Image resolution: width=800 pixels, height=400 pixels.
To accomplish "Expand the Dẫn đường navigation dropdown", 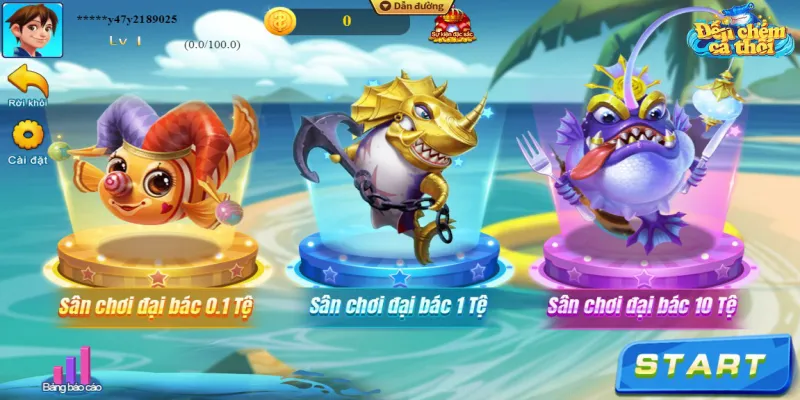I will [x=408, y=6].
